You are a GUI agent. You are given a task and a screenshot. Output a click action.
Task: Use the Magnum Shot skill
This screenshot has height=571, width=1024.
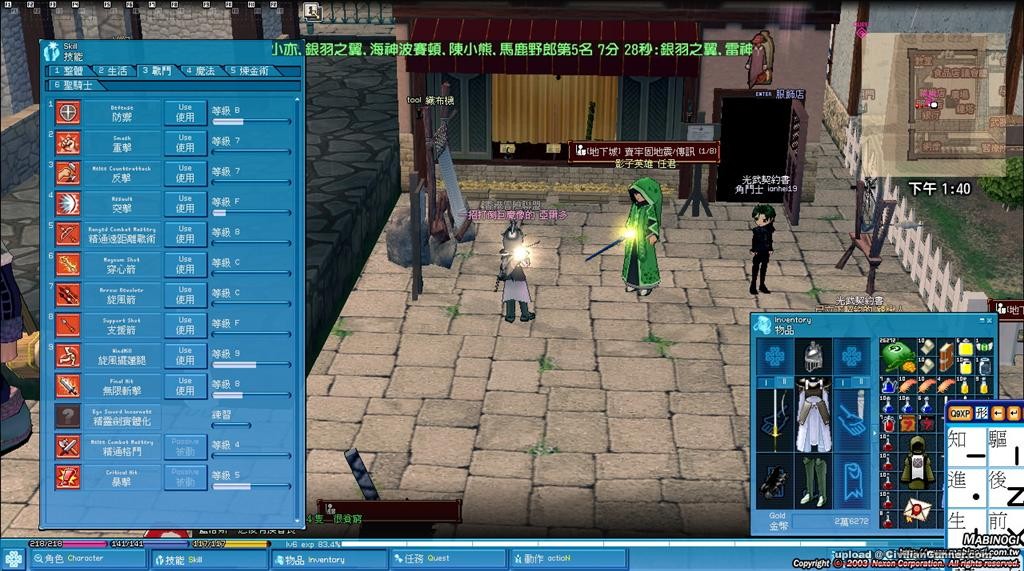tap(185, 264)
